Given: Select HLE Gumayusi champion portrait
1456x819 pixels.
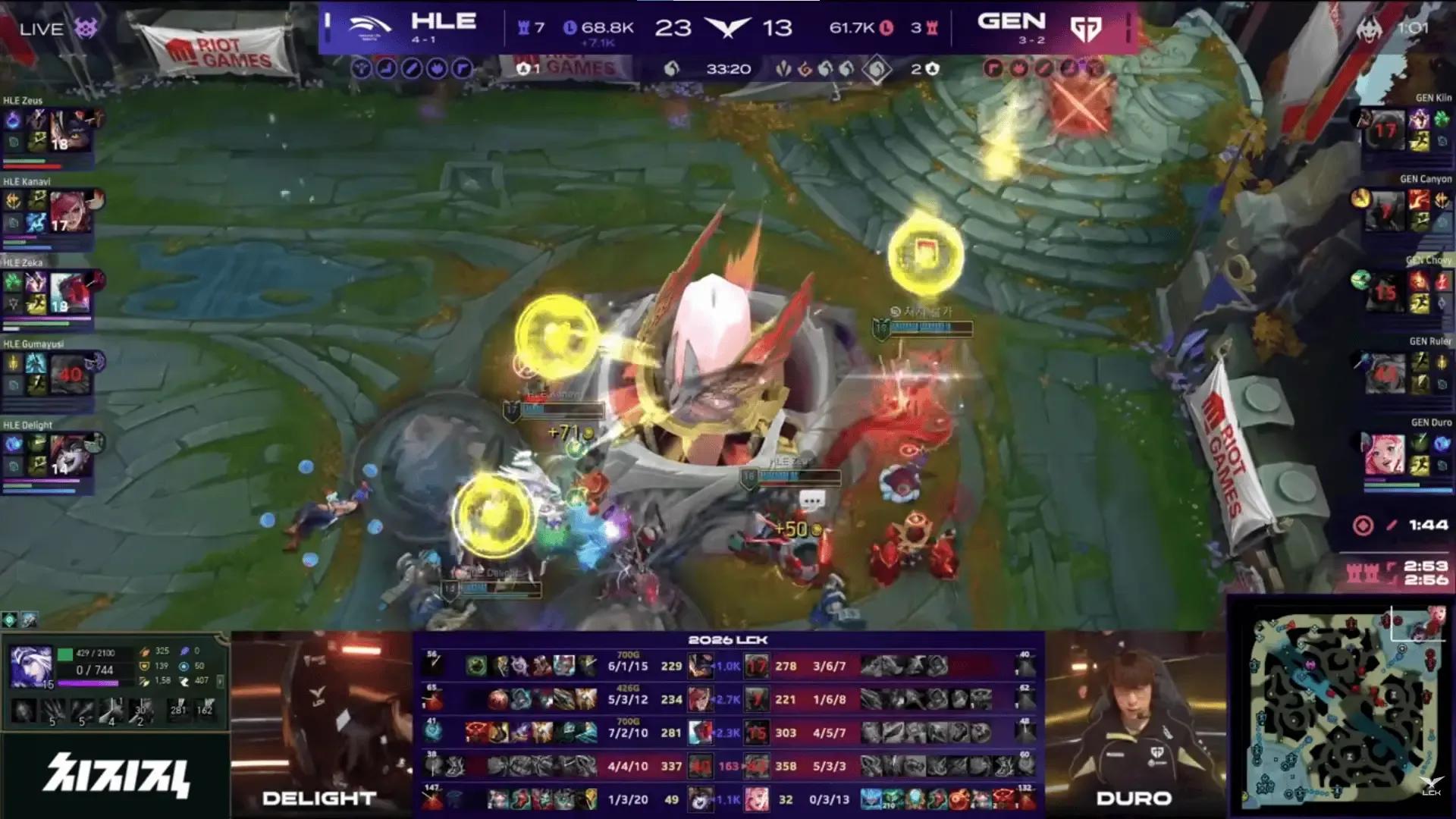Looking at the screenshot, I should 71,375.
